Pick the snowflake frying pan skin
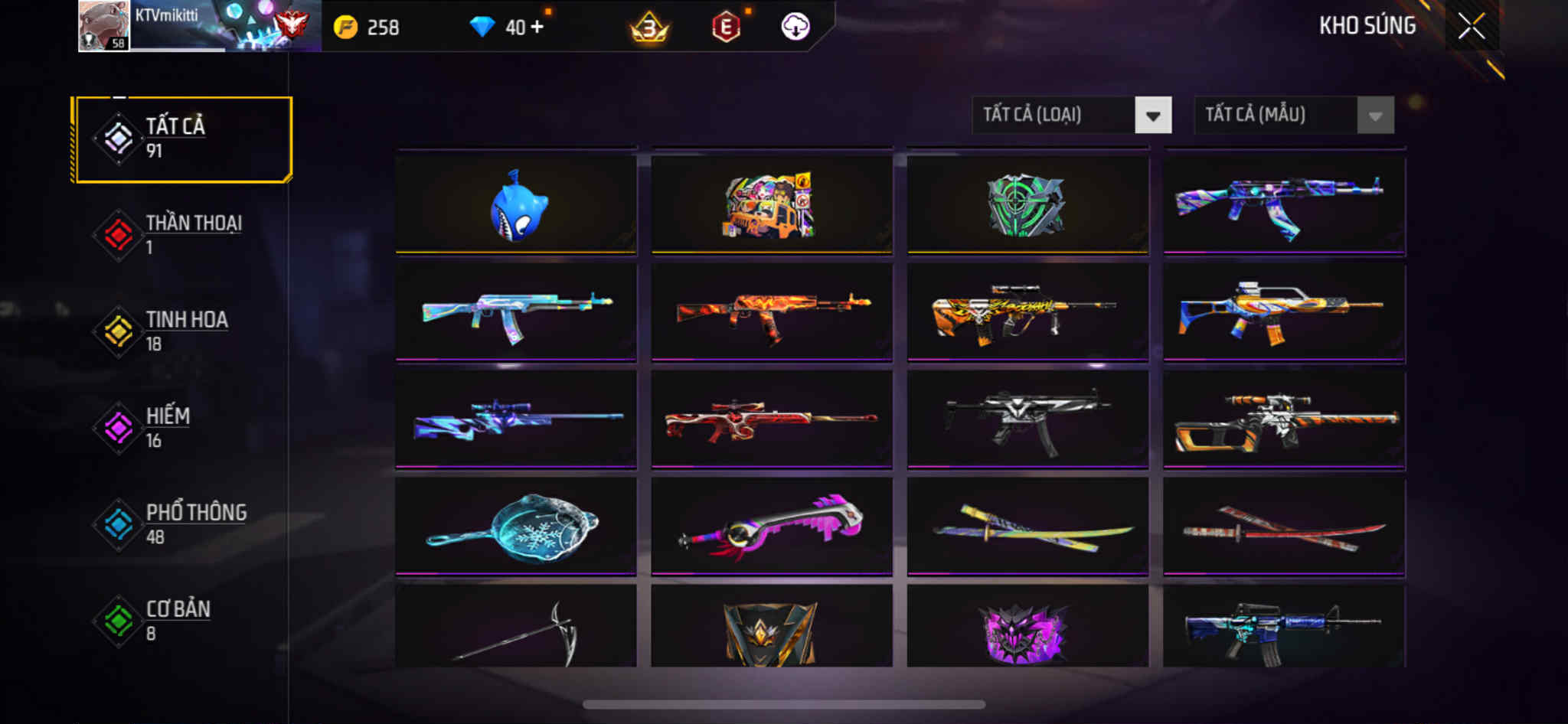Viewport: 1568px width, 724px height. tap(516, 527)
